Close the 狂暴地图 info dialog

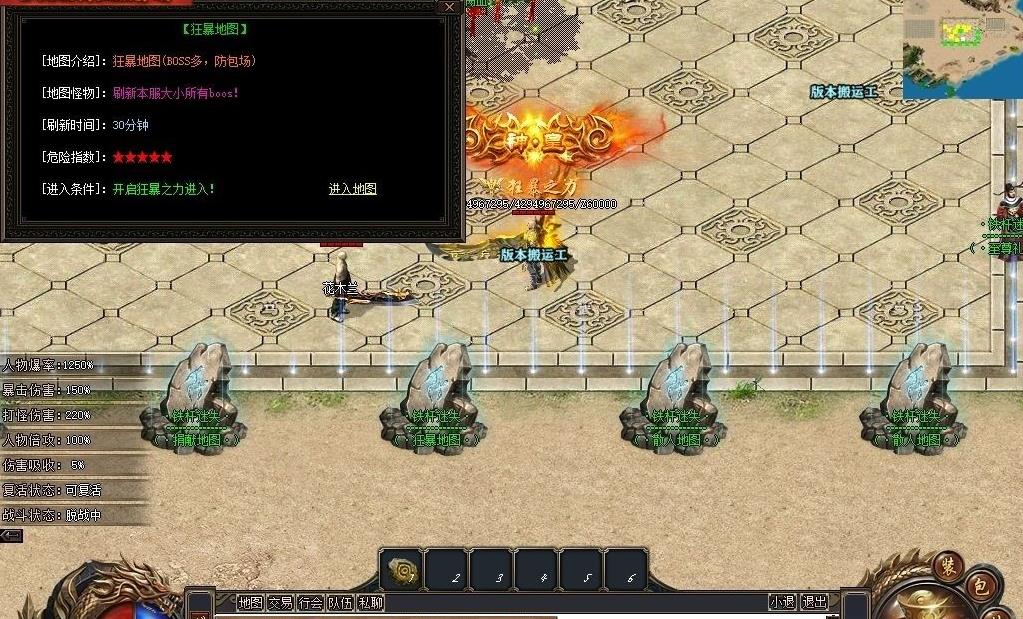(x=449, y=7)
